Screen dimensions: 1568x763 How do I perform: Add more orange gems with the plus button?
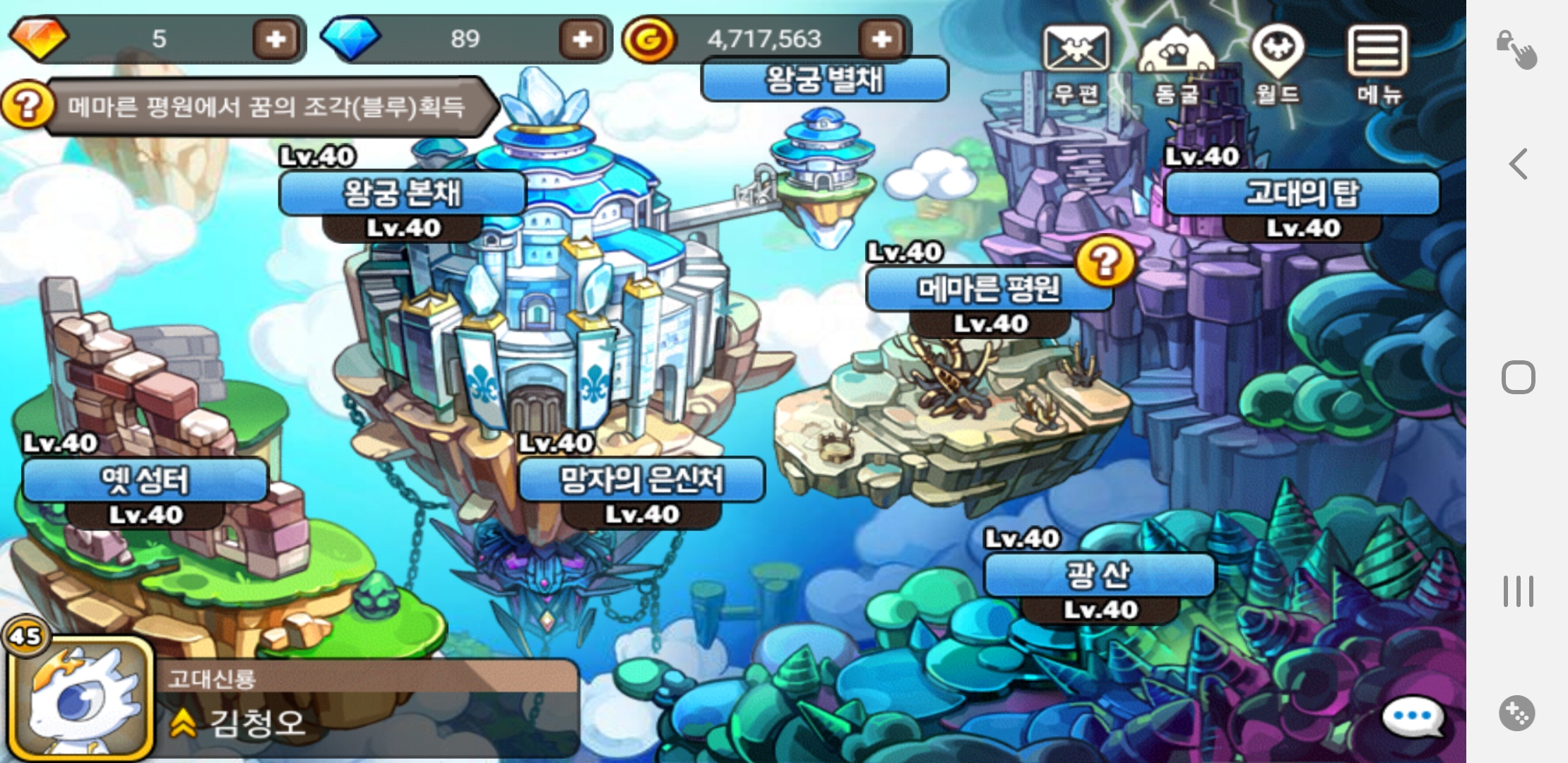tap(275, 39)
